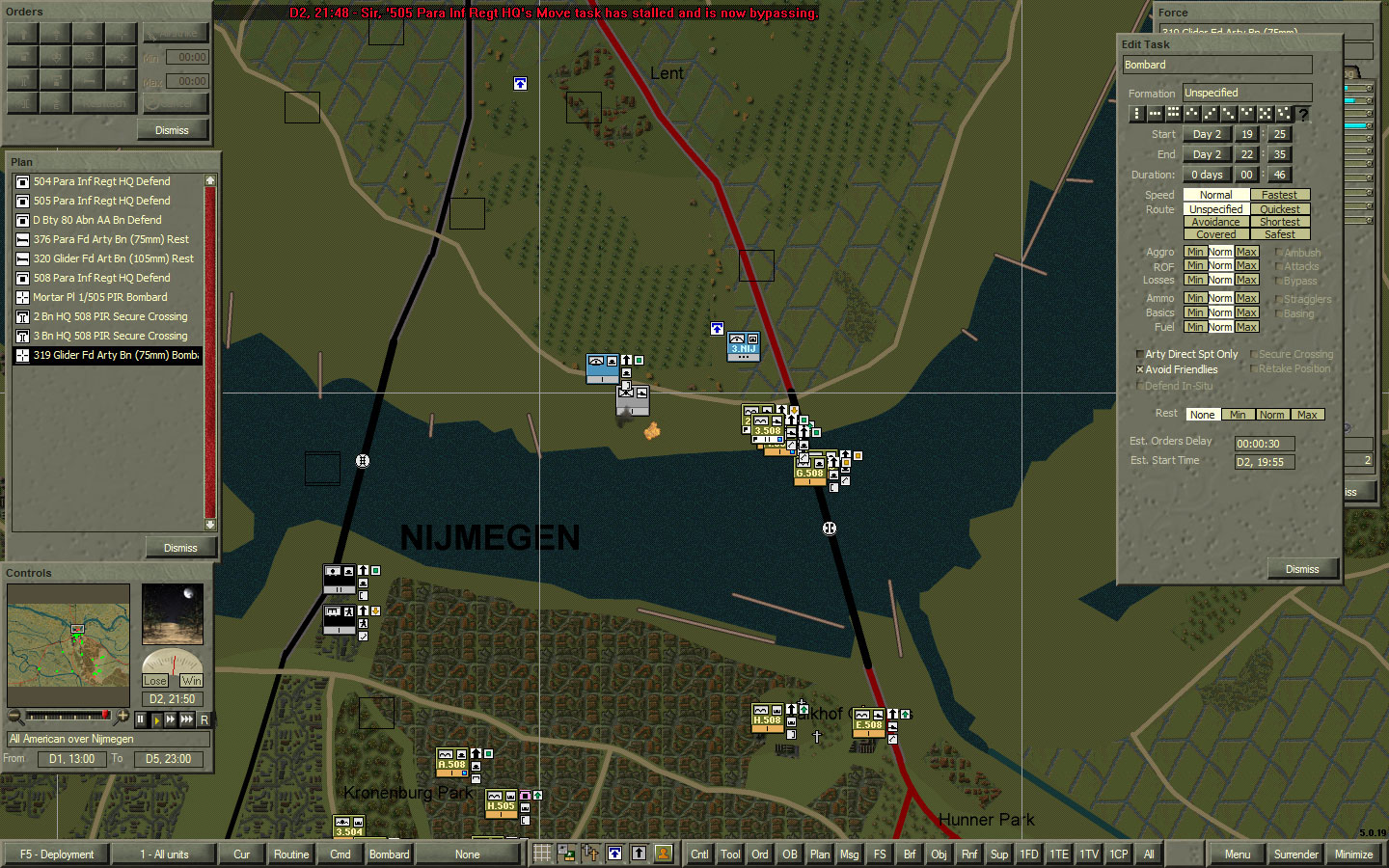Open the Msg panel
1389x868 pixels.
tap(850, 854)
